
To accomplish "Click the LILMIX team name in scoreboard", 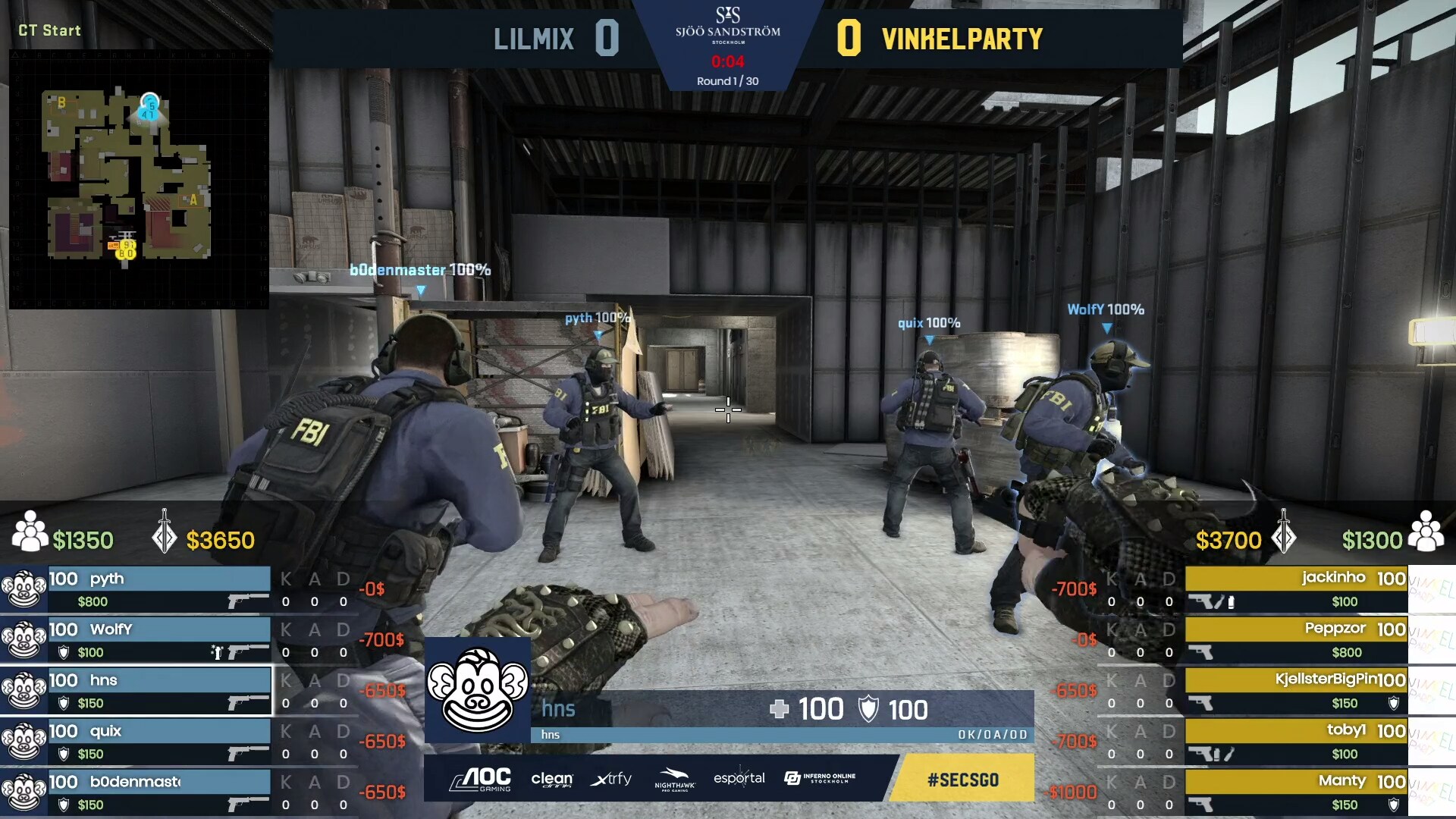I will [534, 39].
